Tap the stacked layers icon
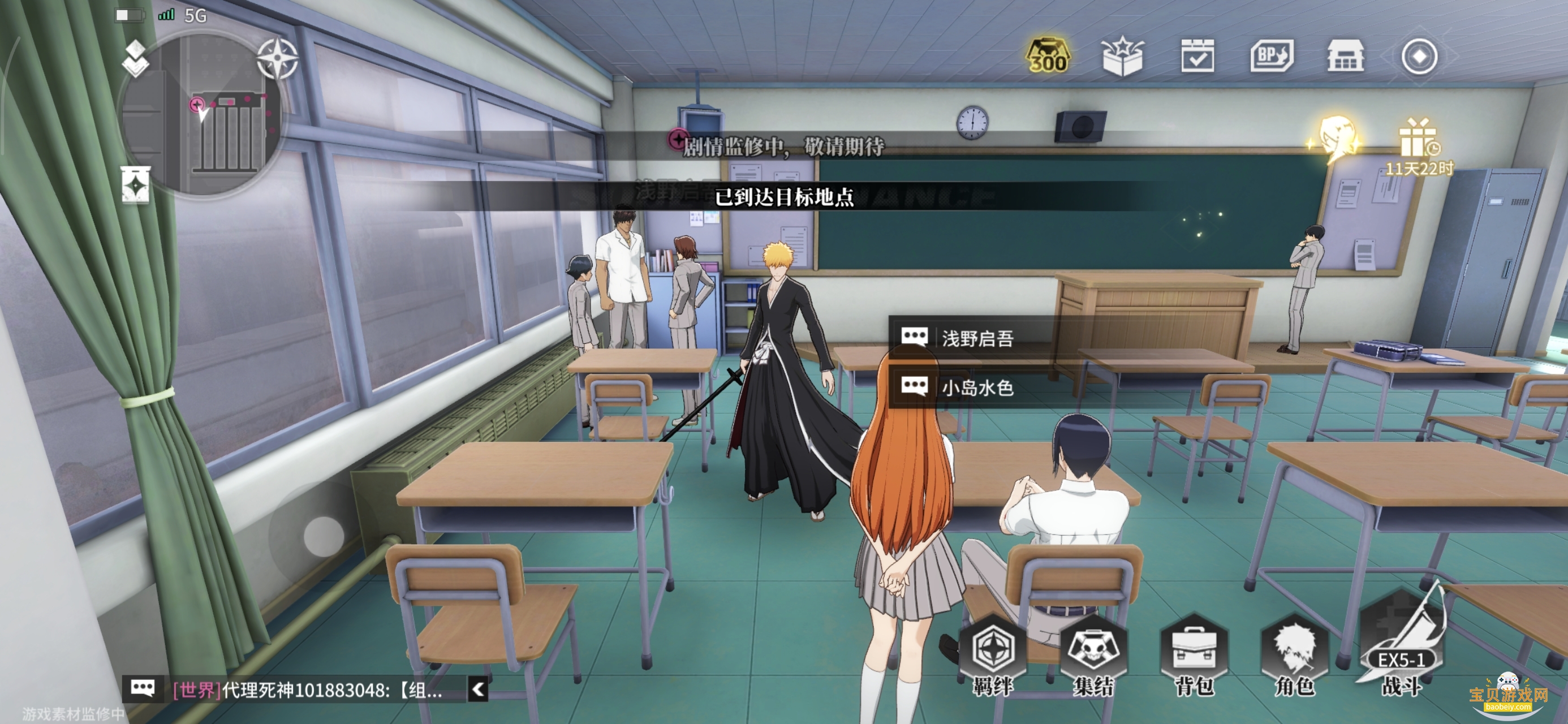The image size is (1568, 724). click(135, 58)
